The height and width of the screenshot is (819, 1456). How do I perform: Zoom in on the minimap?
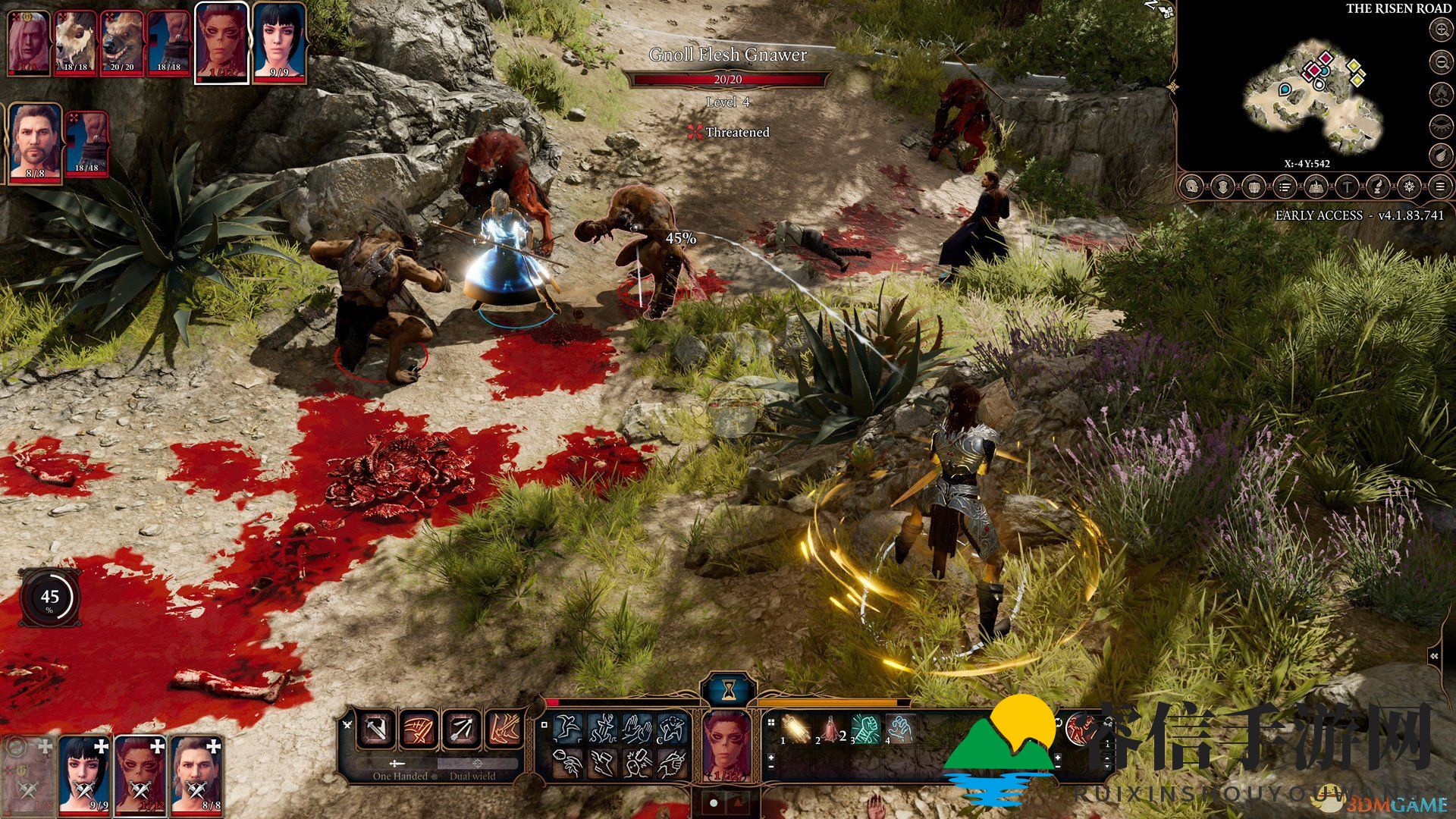click(1440, 30)
